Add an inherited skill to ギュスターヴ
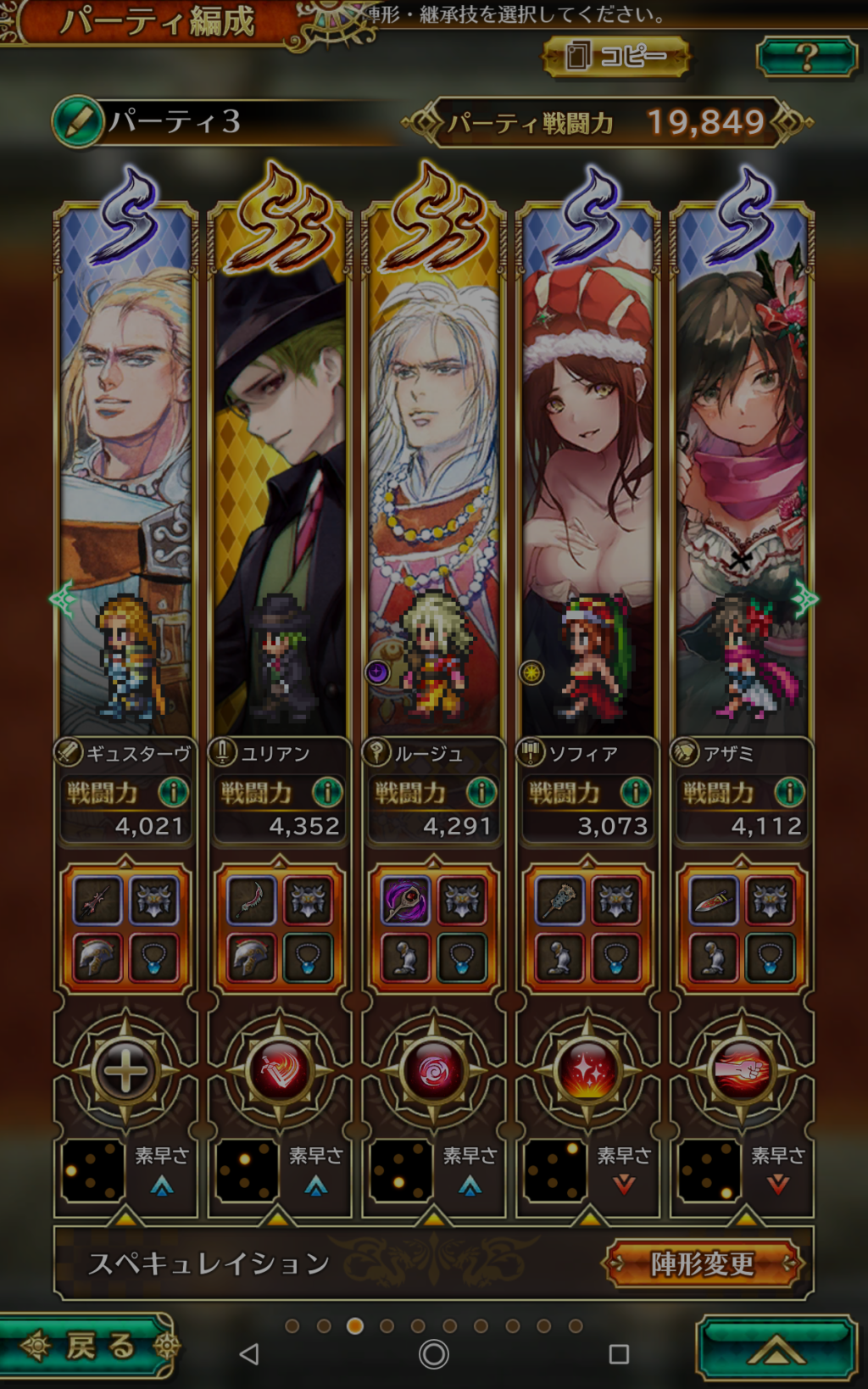The image size is (868, 1389). click(x=125, y=1071)
